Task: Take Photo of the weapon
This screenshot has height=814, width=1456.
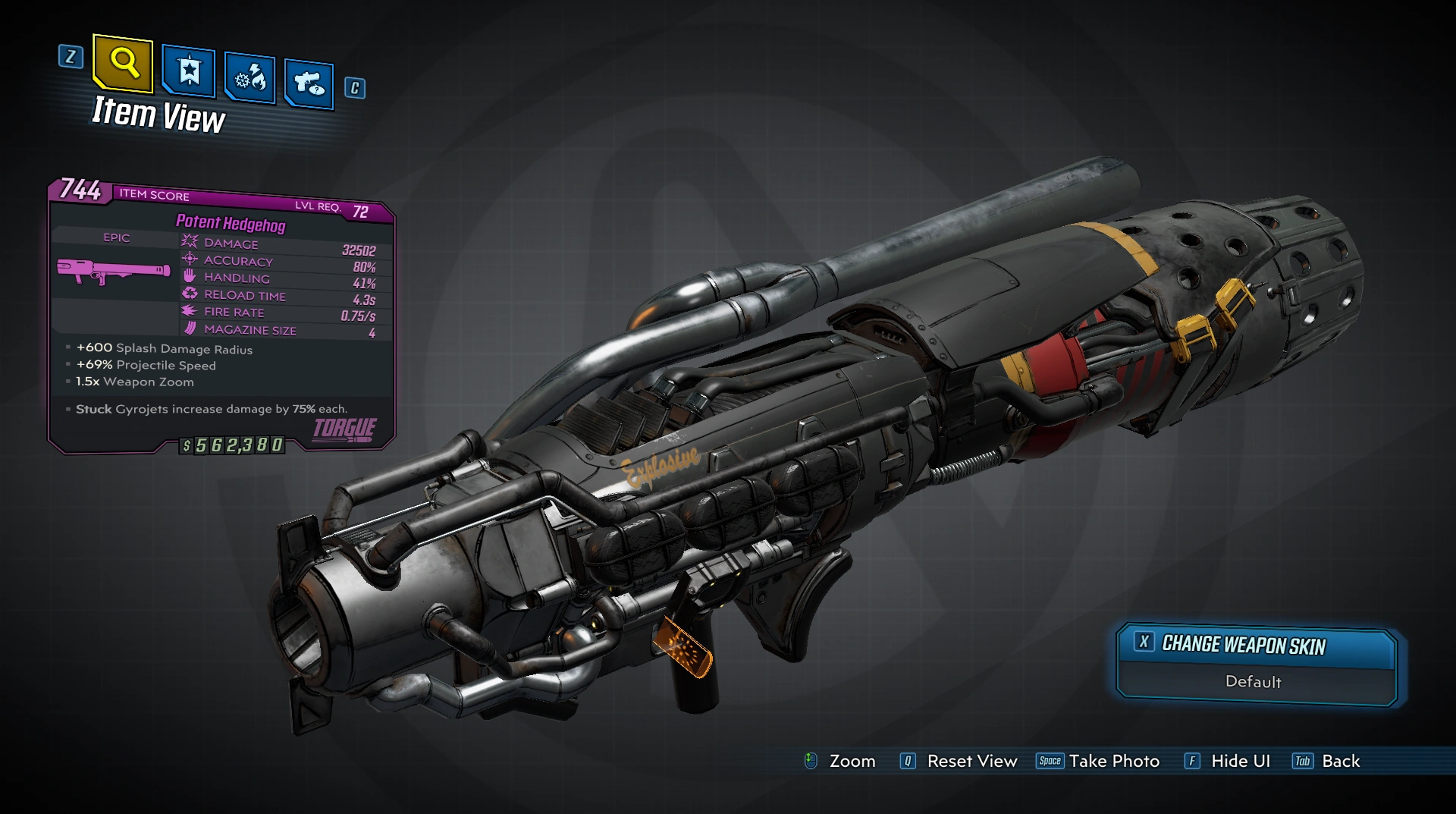Action: pyautogui.click(x=1113, y=761)
